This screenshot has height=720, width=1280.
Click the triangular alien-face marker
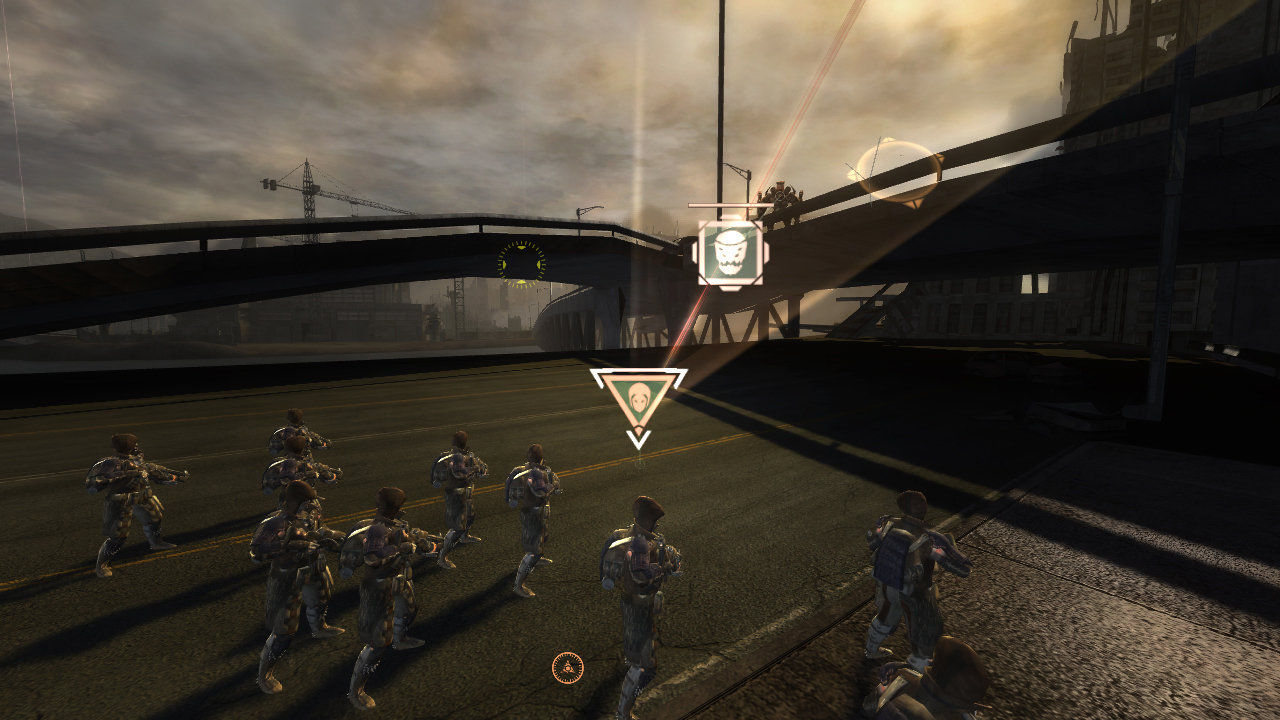click(x=638, y=401)
